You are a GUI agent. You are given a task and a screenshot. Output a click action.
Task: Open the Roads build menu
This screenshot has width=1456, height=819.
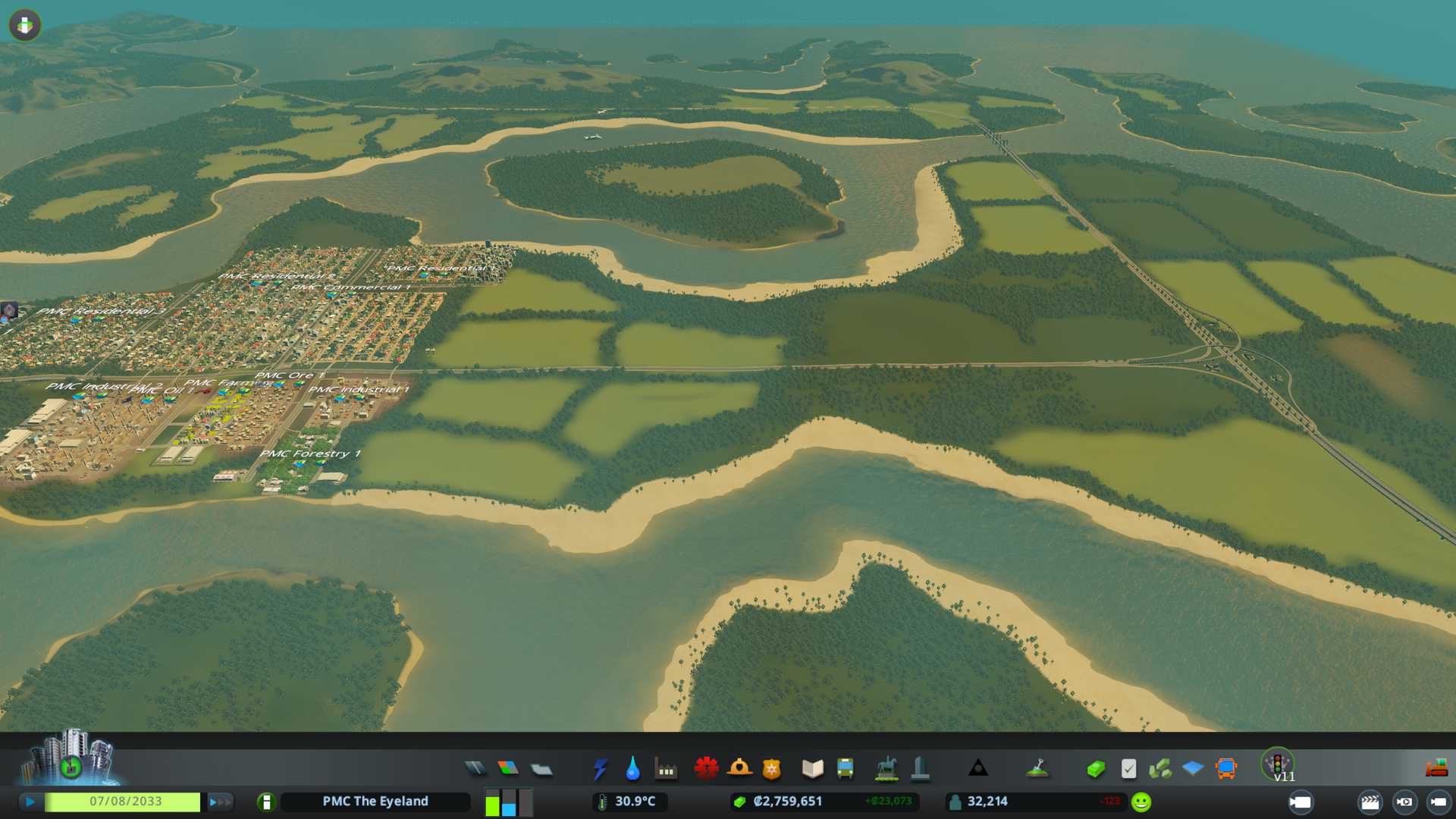pyautogui.click(x=475, y=769)
